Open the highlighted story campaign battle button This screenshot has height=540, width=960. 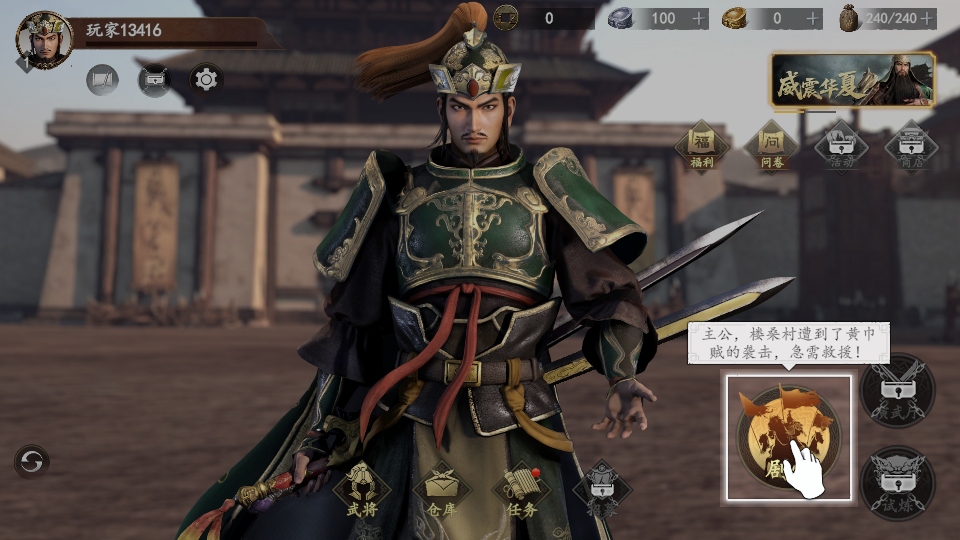788,437
